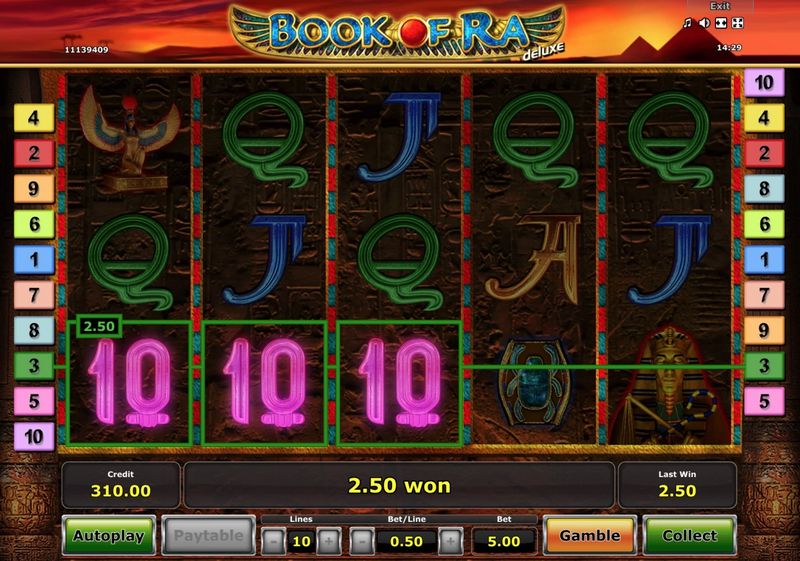Switch to fullscreen with diagonal-arrows icon
The width and height of the screenshot is (800, 561).
(737, 23)
